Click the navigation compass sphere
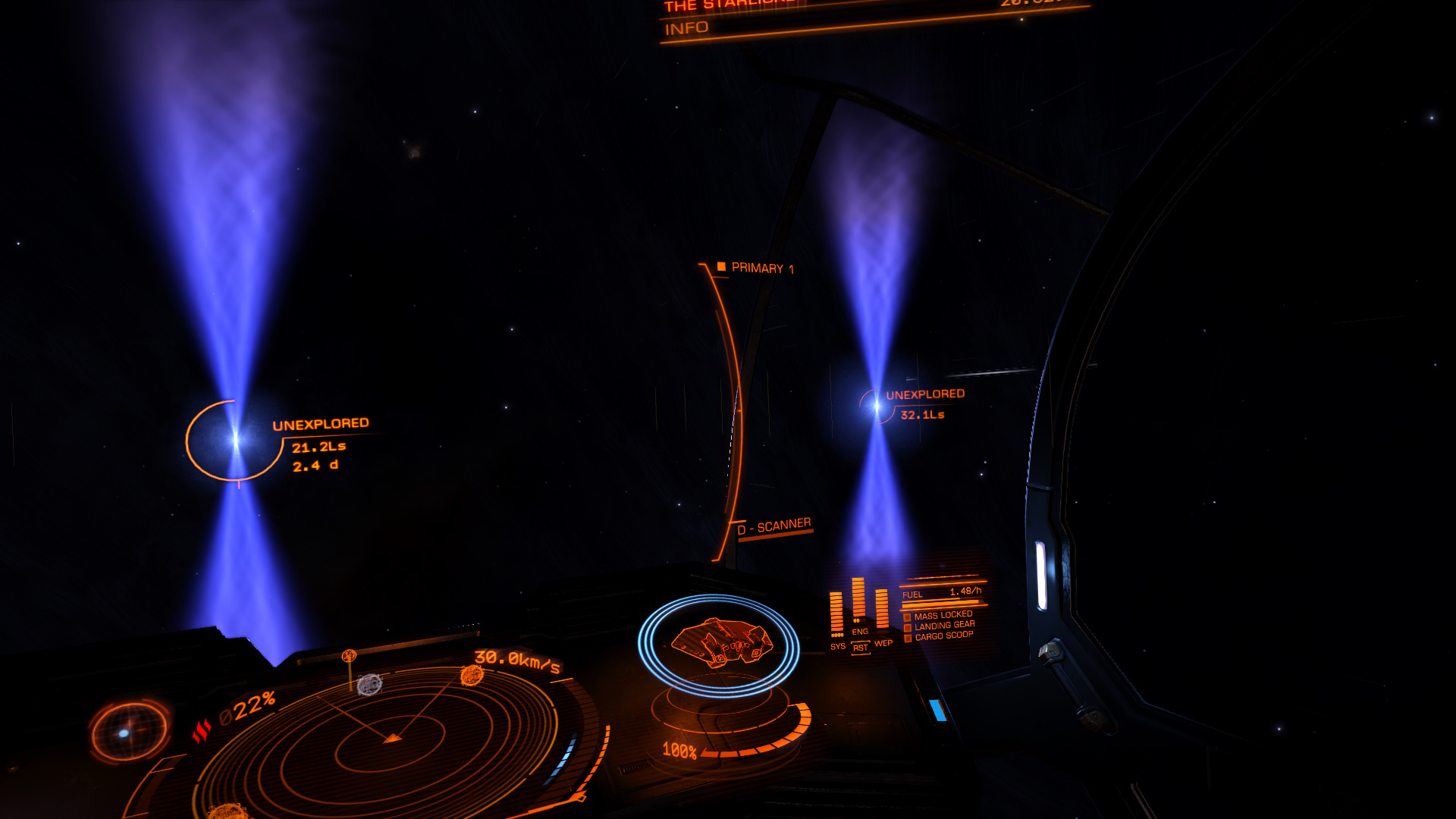The height and width of the screenshot is (819, 1456). [129, 732]
